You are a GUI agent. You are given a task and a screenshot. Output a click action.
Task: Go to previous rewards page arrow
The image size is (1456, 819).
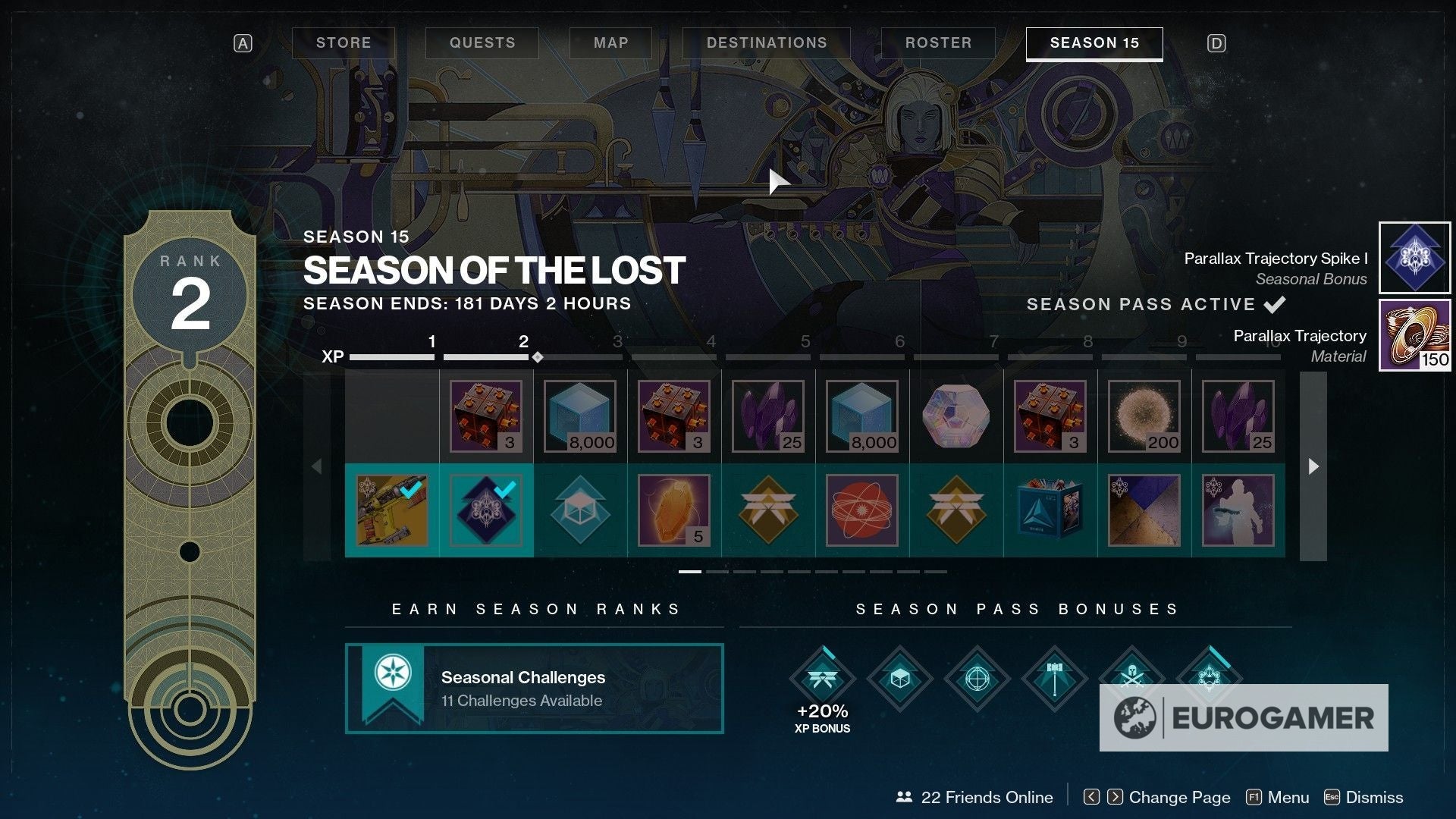pos(317,466)
